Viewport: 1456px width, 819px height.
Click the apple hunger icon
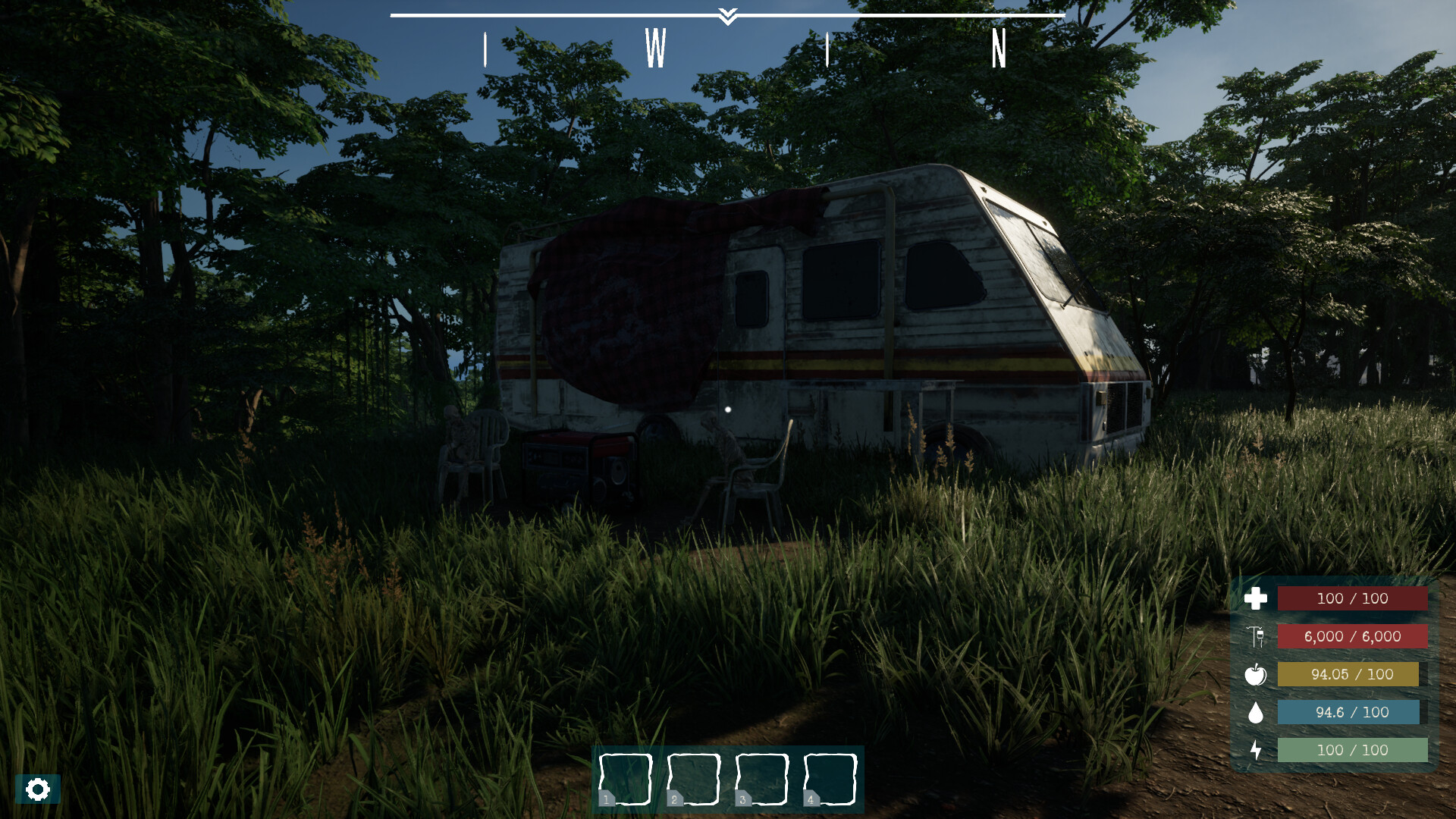coord(1257,674)
